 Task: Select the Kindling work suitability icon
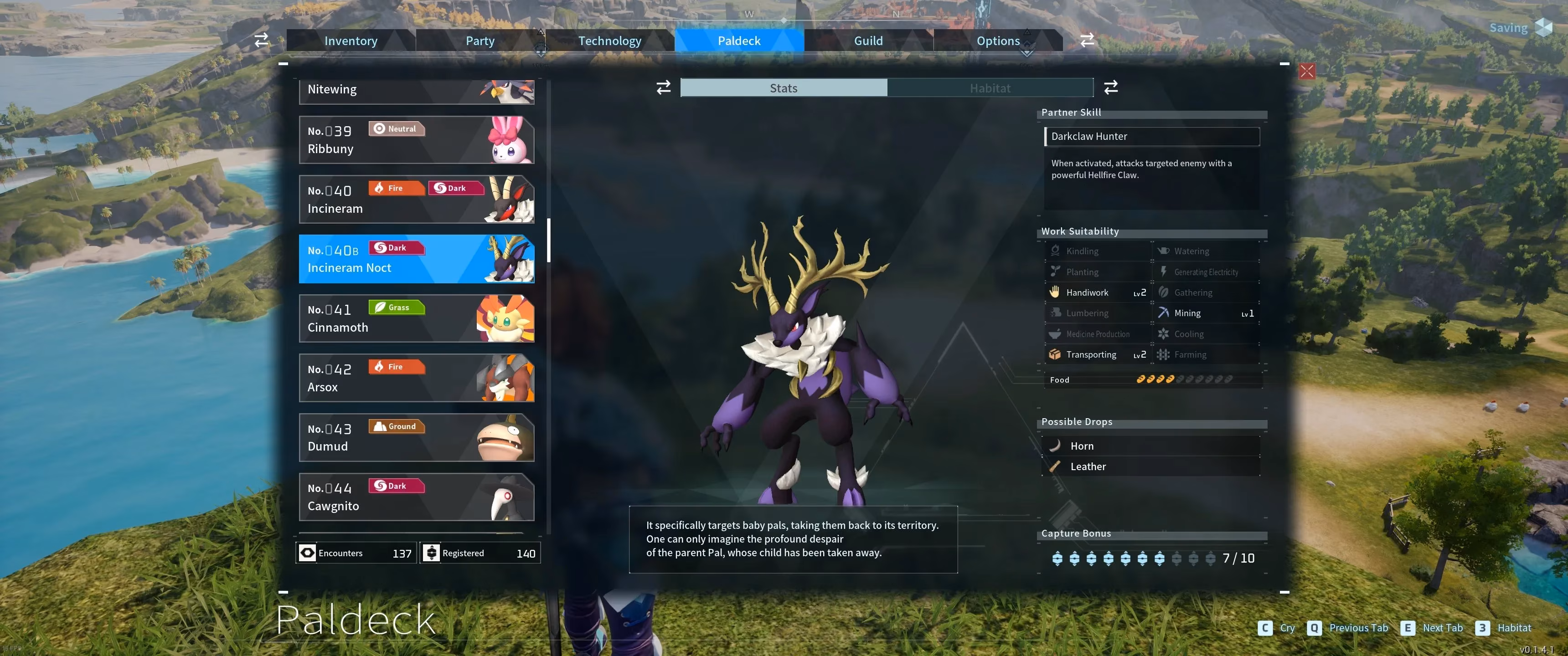[x=1056, y=251]
